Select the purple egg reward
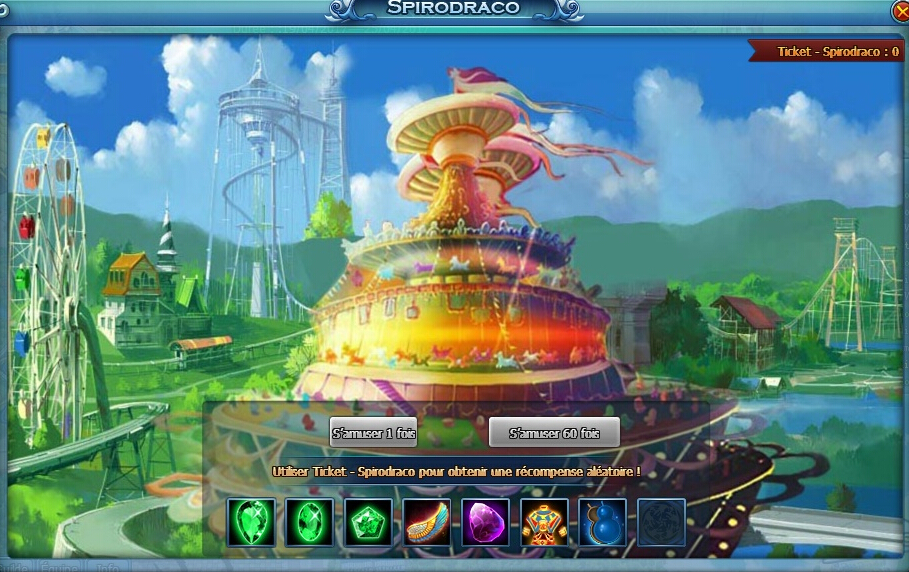The height and width of the screenshot is (572, 909). [486, 522]
